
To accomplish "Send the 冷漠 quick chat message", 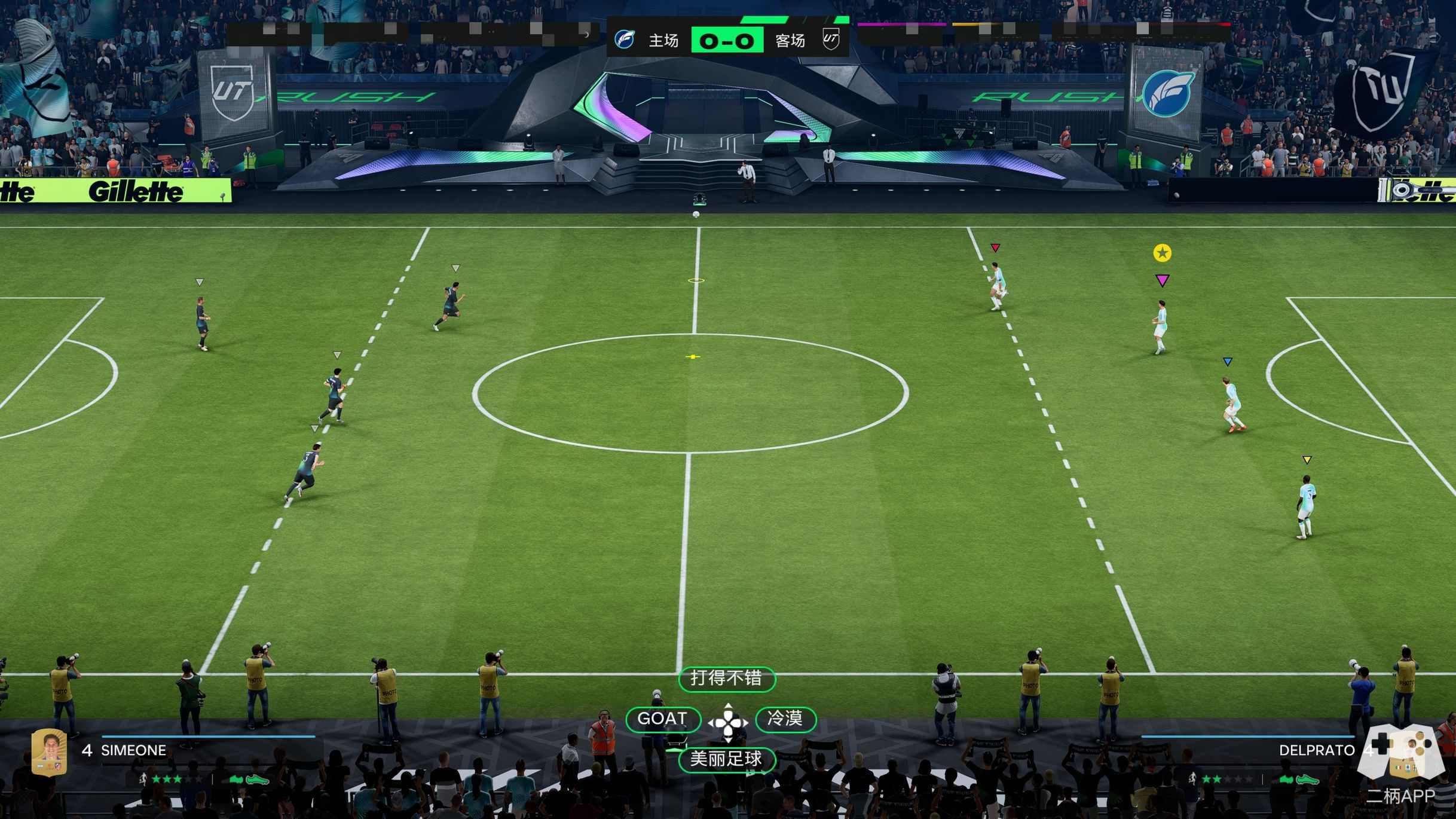I will [x=785, y=719].
